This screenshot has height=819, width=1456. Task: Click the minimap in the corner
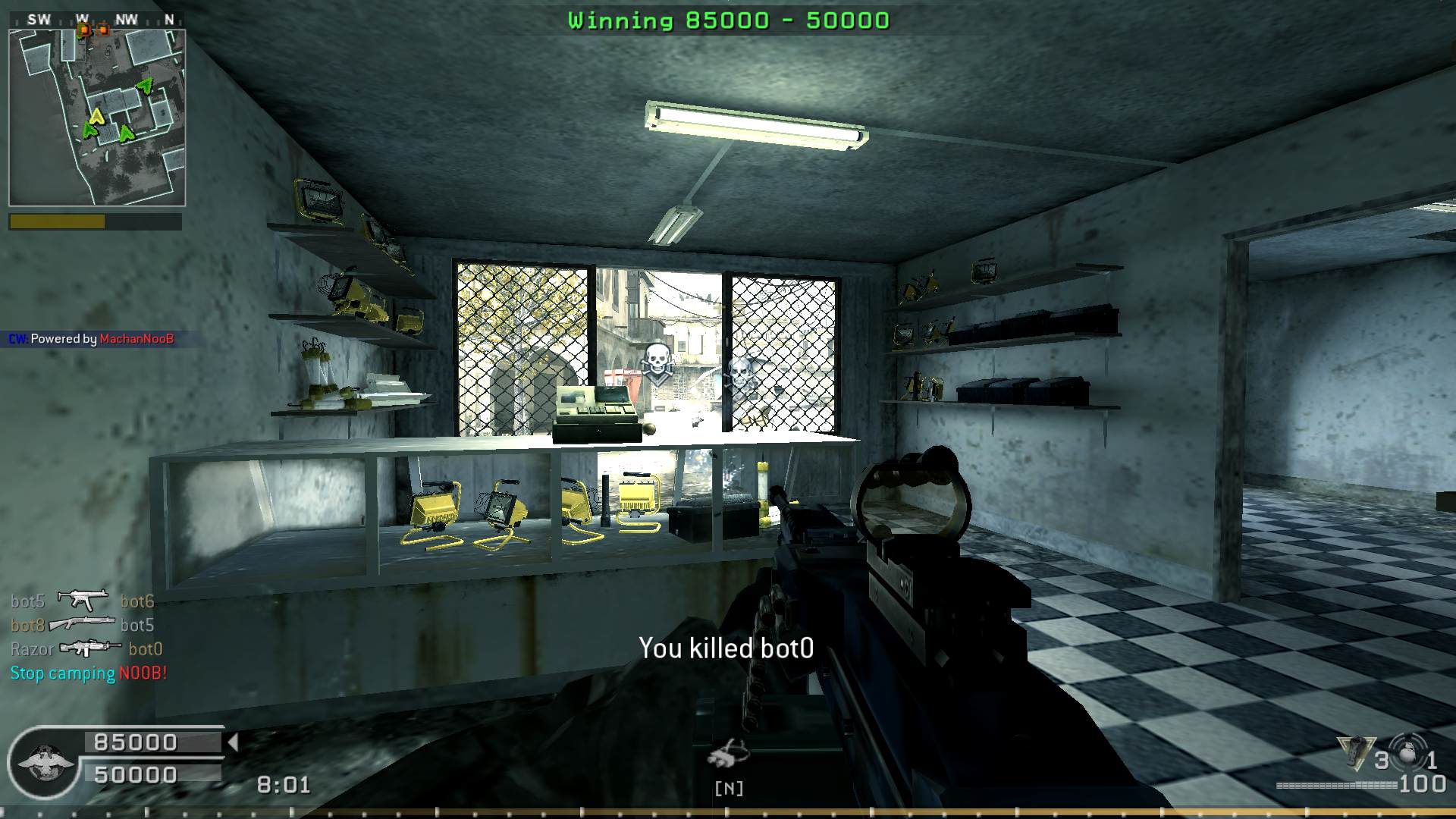coord(97,118)
